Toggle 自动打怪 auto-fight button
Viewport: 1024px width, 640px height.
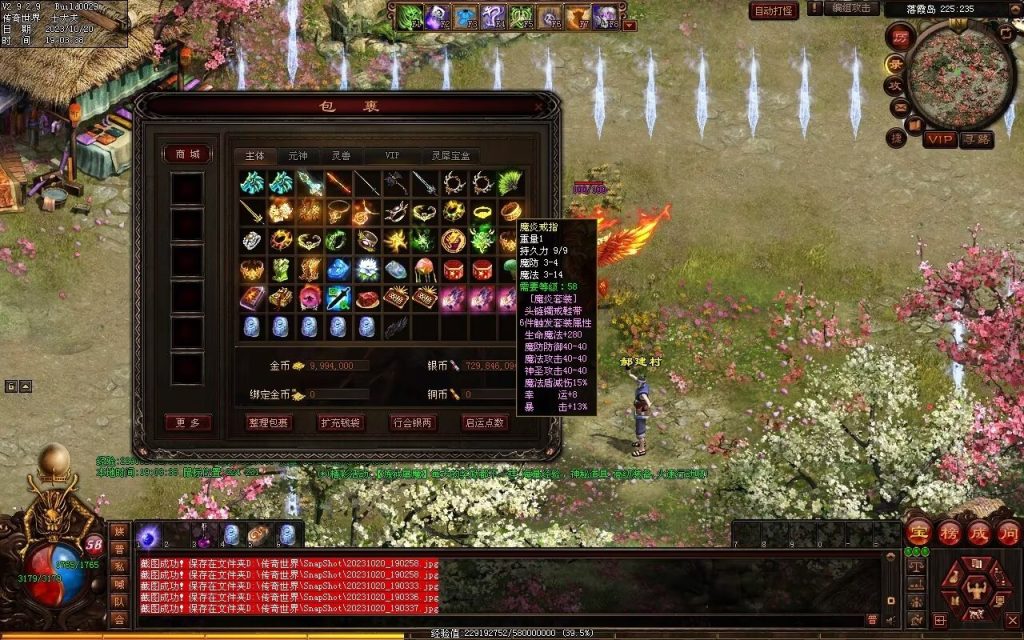[x=774, y=10]
